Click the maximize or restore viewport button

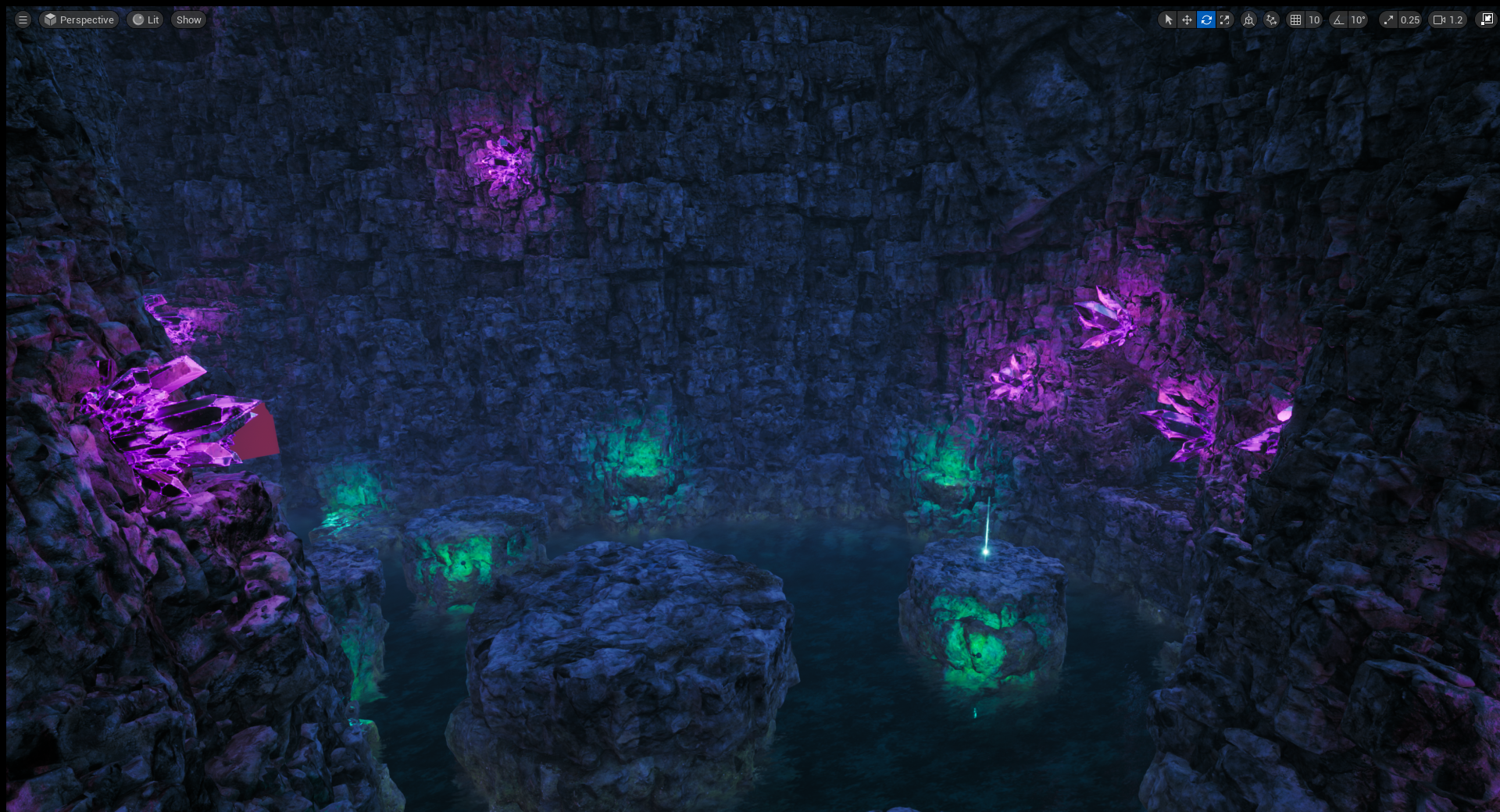[1486, 20]
